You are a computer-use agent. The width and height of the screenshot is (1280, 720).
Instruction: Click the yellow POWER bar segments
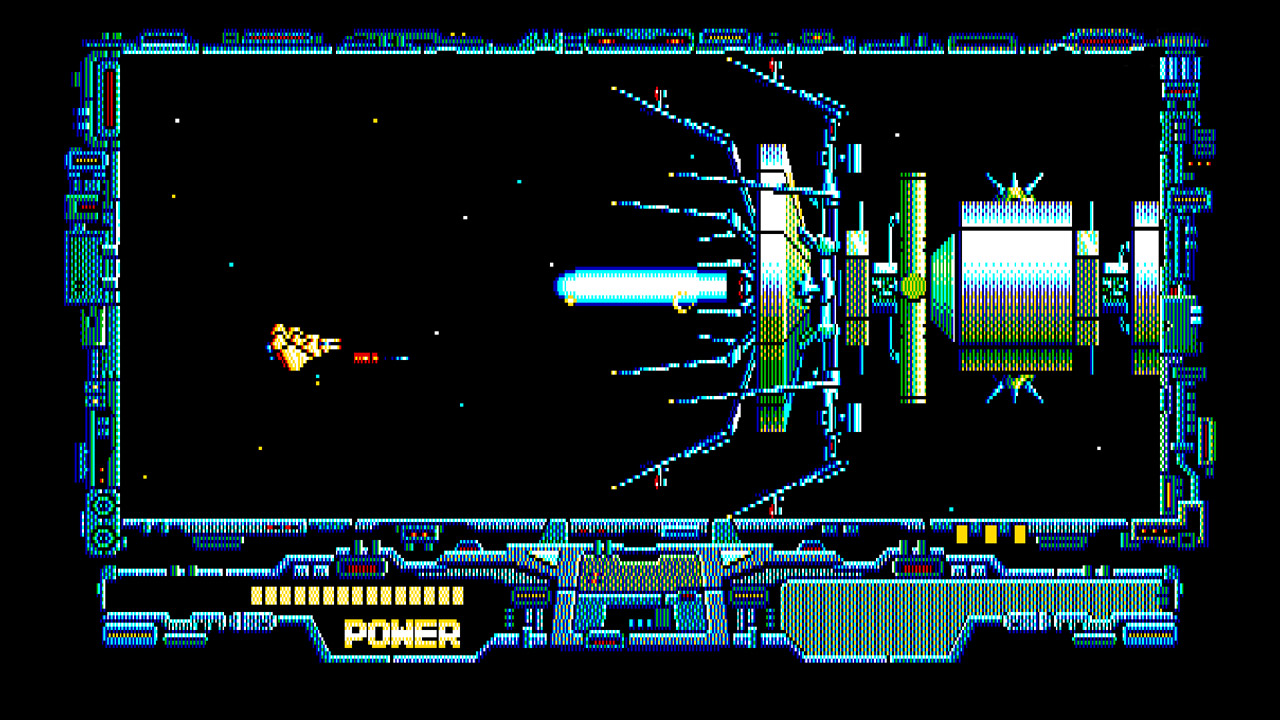click(345, 598)
